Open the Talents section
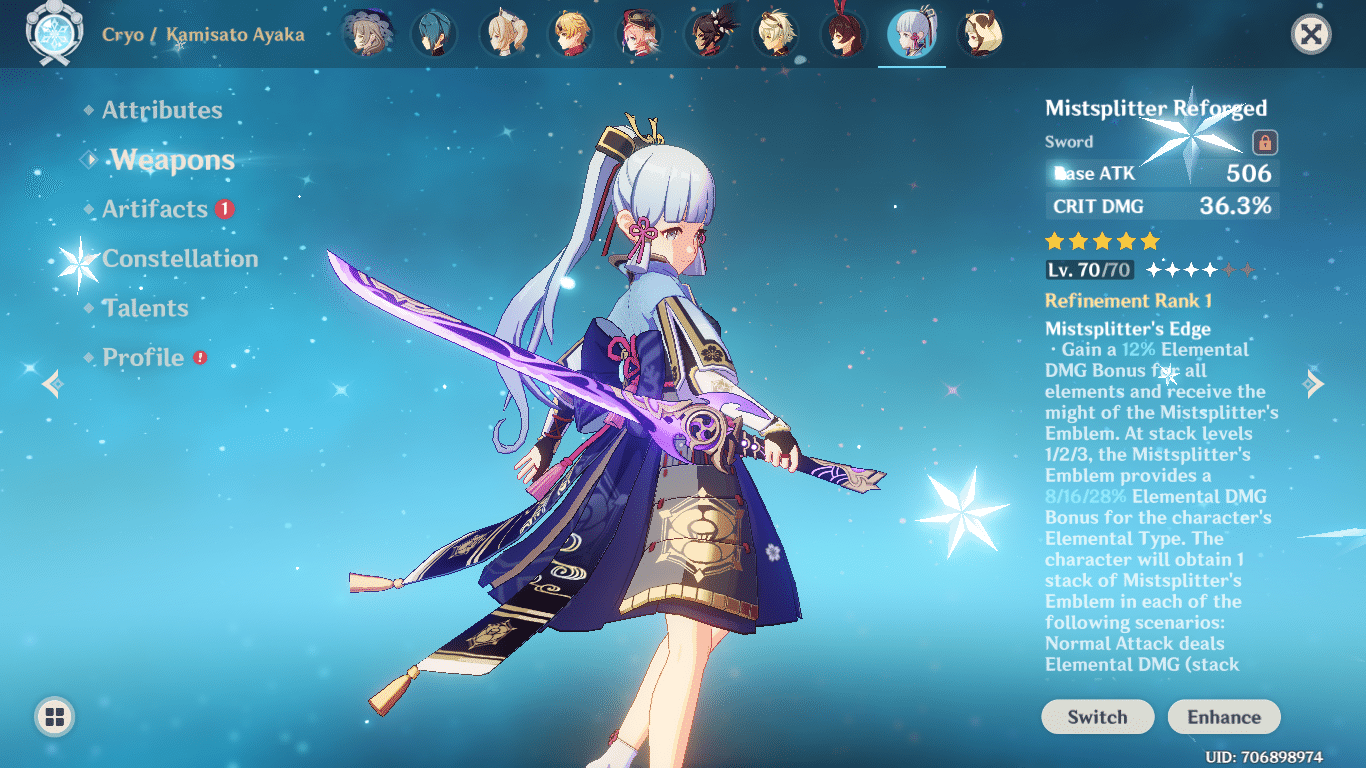Viewport: 1366px width, 768px height. [x=146, y=308]
